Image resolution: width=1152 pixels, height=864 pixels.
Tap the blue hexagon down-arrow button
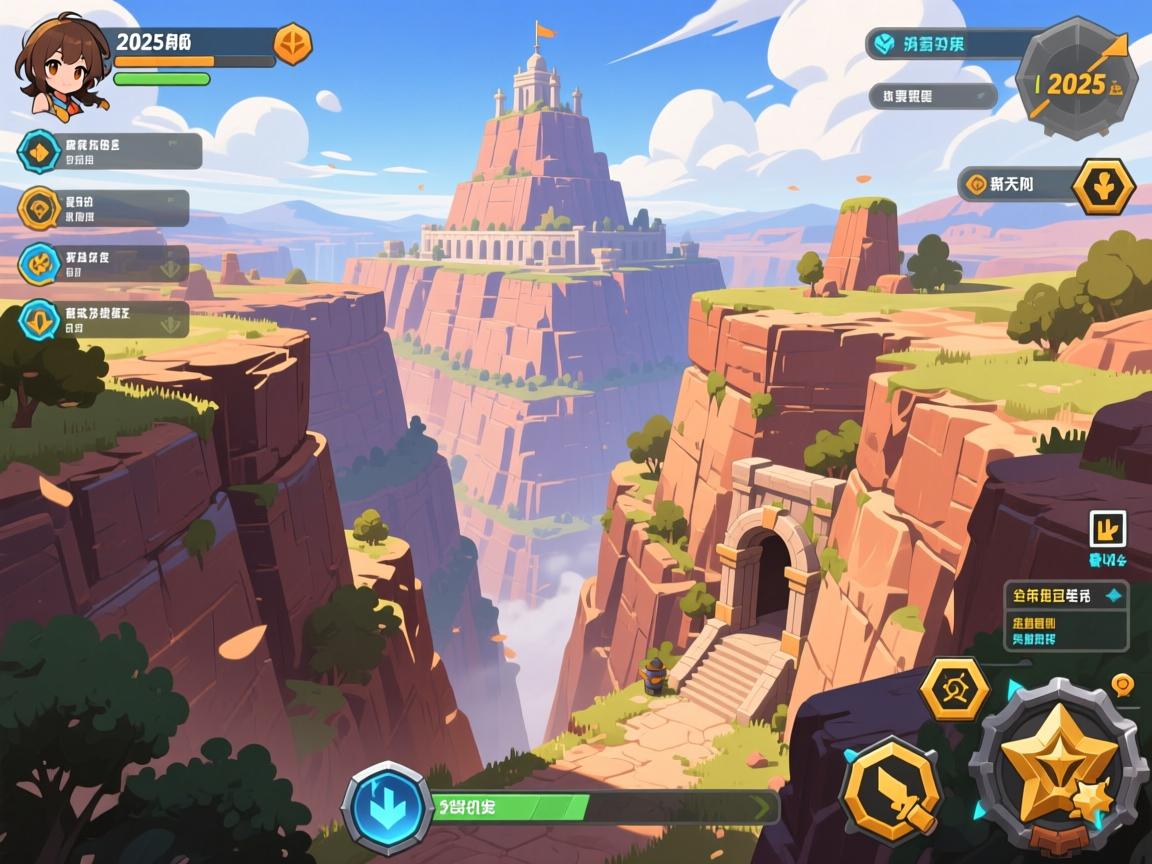click(387, 807)
